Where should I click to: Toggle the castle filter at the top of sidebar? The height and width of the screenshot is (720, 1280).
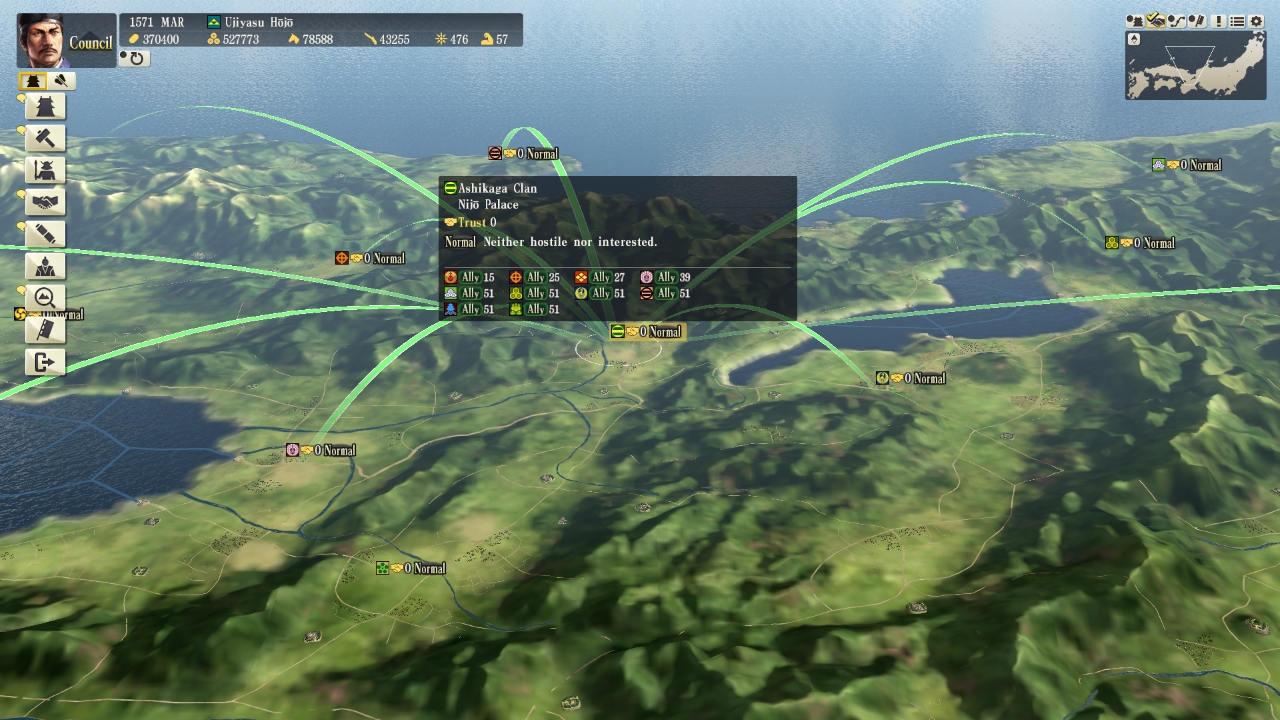[34, 80]
